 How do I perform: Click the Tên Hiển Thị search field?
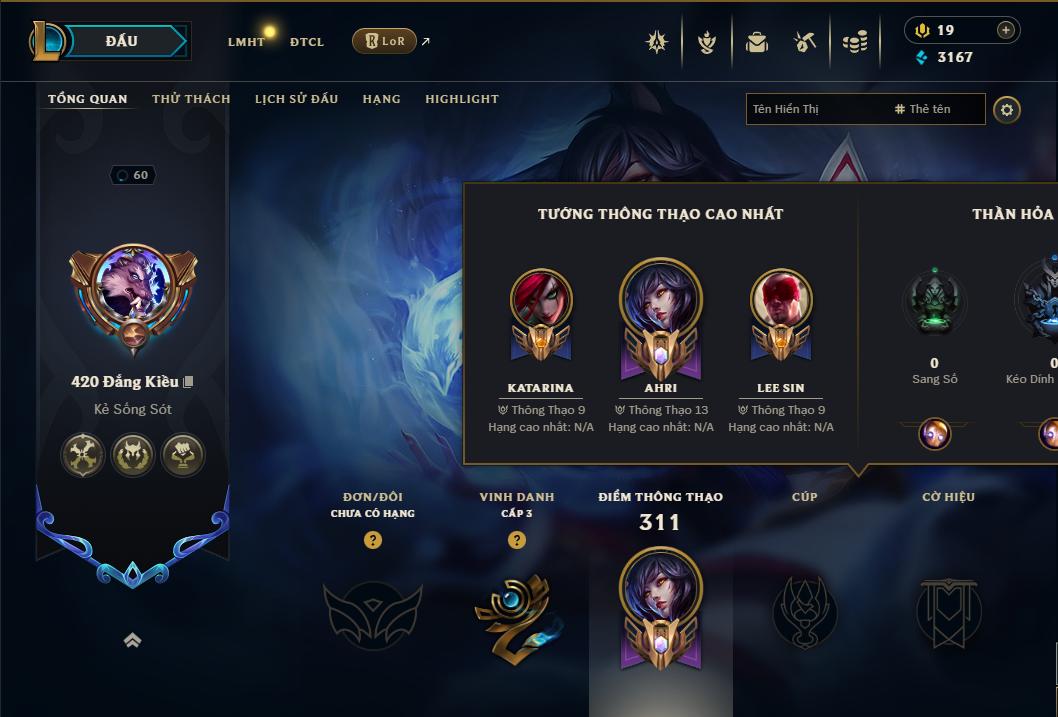pos(815,109)
